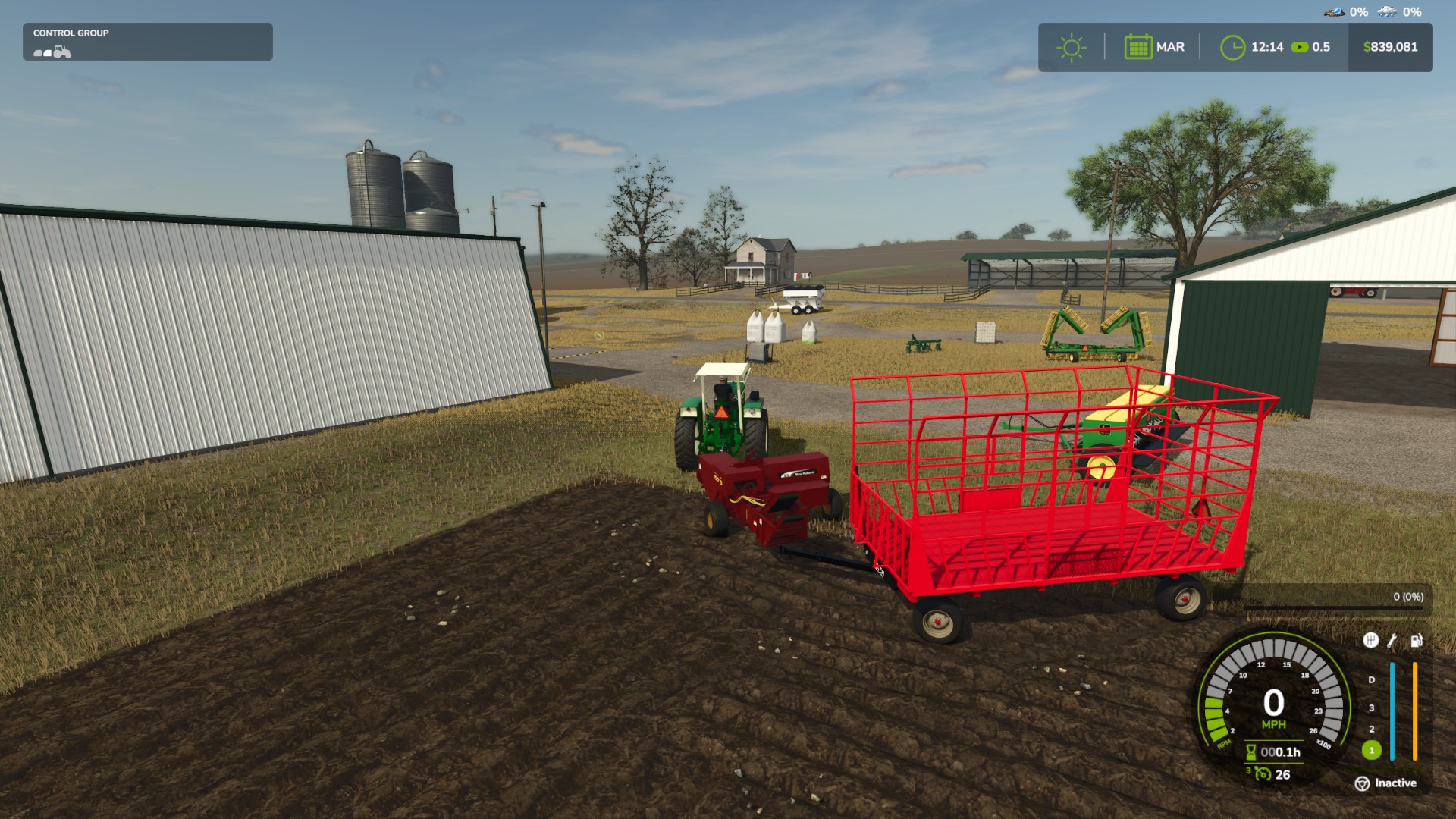Expand gear position 3 on the shifter panel

1370,708
